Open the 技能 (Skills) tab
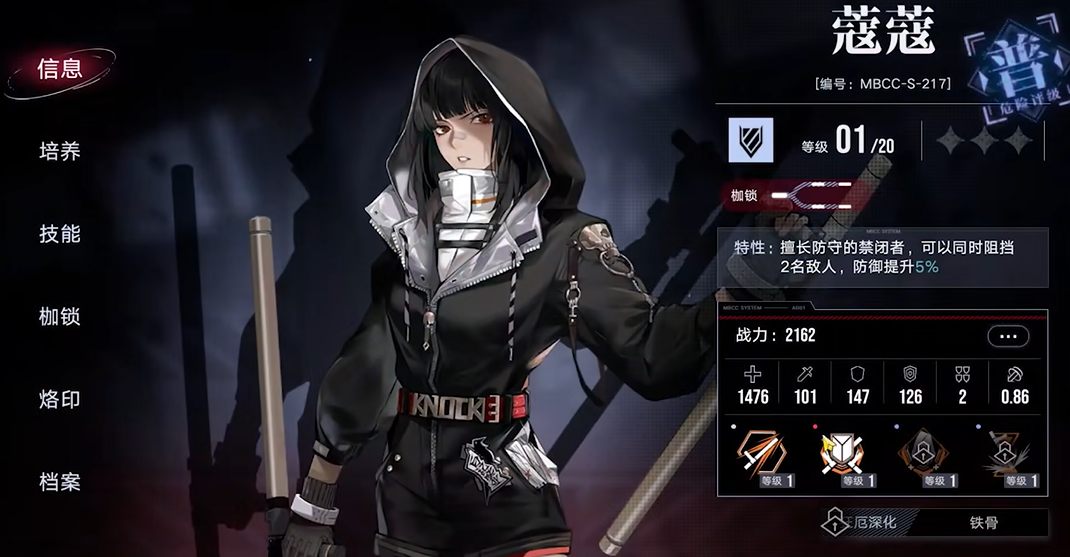The image size is (1070, 557). point(59,234)
